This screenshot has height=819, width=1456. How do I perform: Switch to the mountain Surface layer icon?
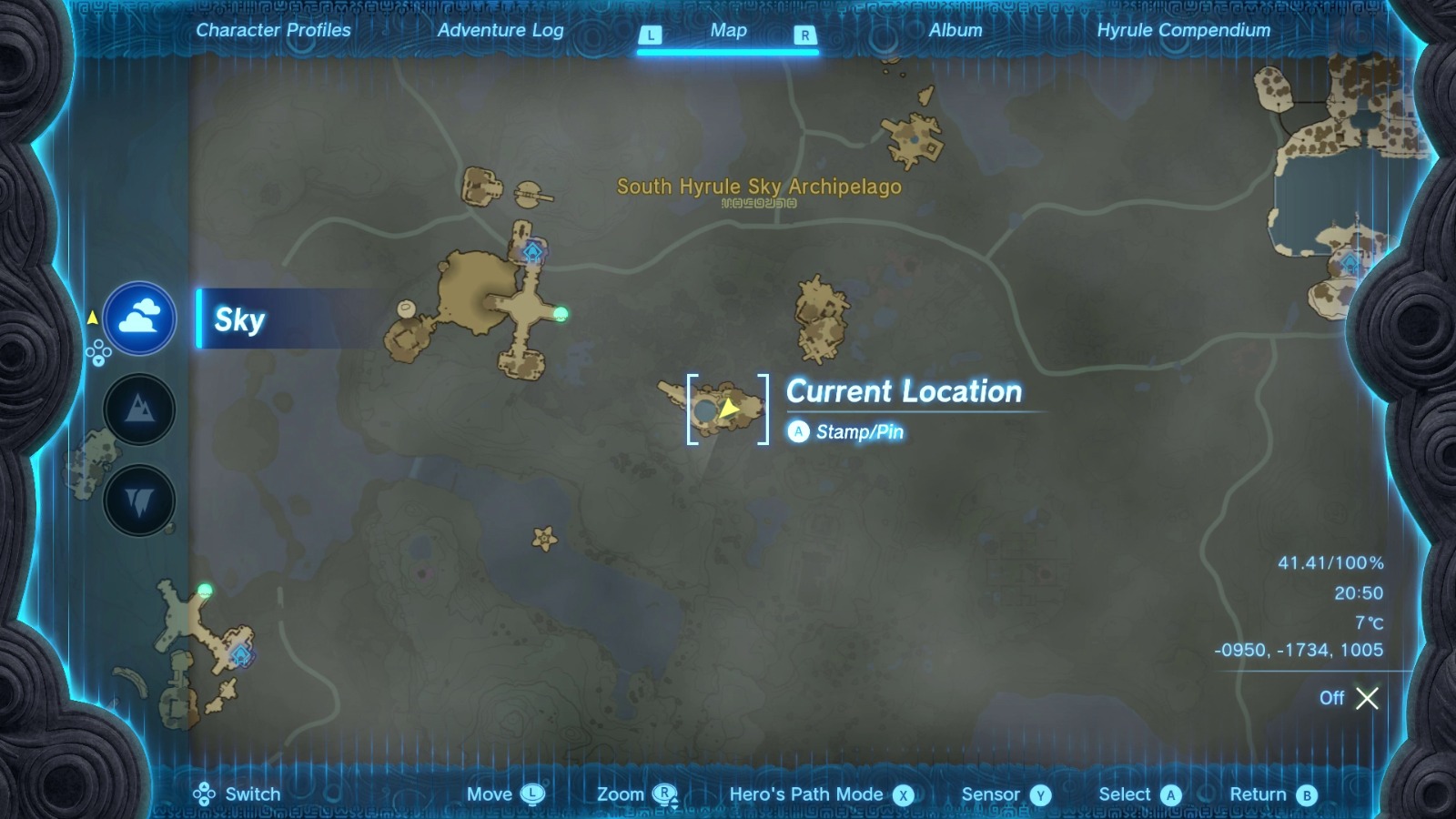click(x=138, y=409)
